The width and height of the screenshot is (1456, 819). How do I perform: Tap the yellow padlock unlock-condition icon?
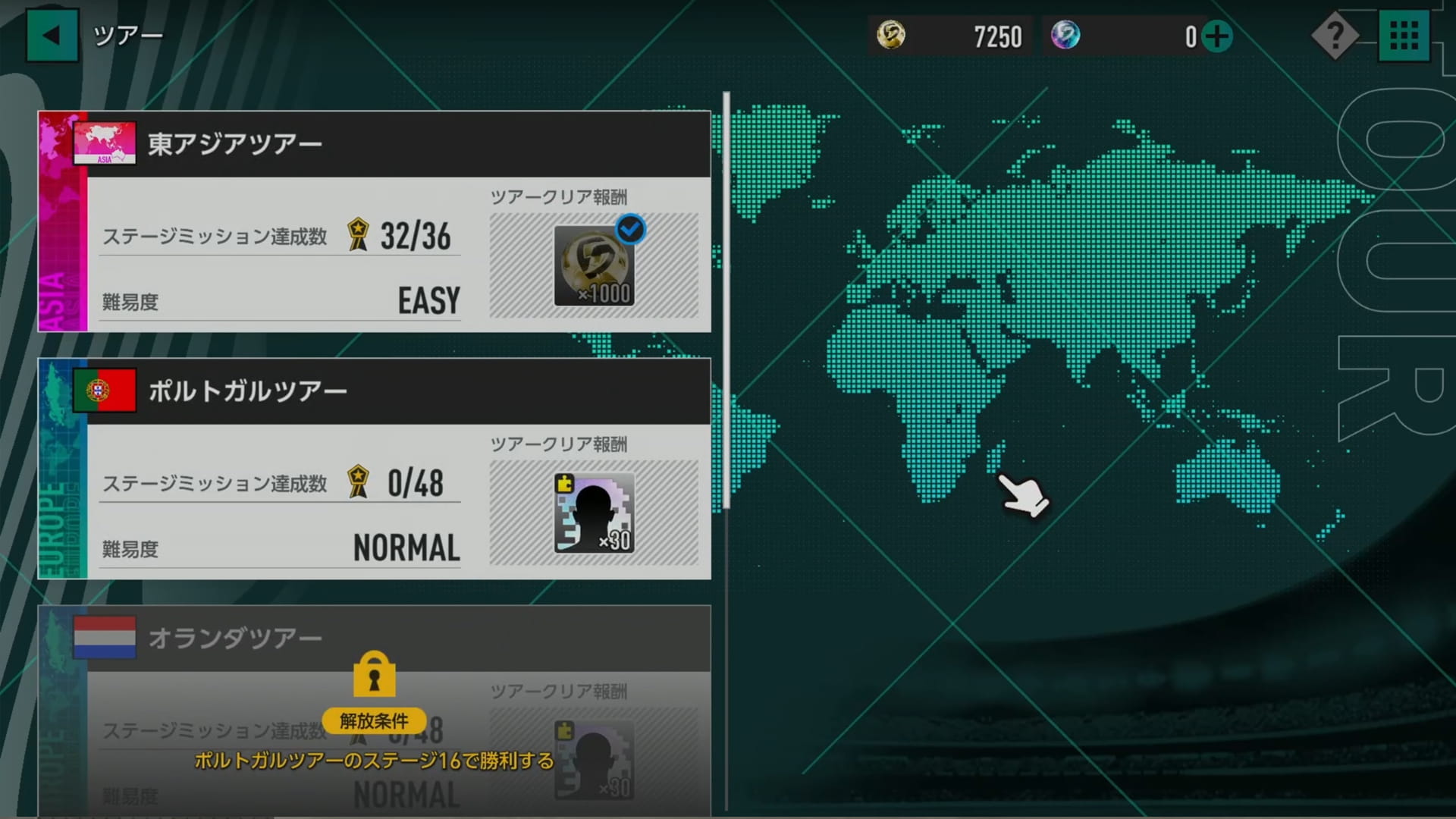pyautogui.click(x=374, y=674)
